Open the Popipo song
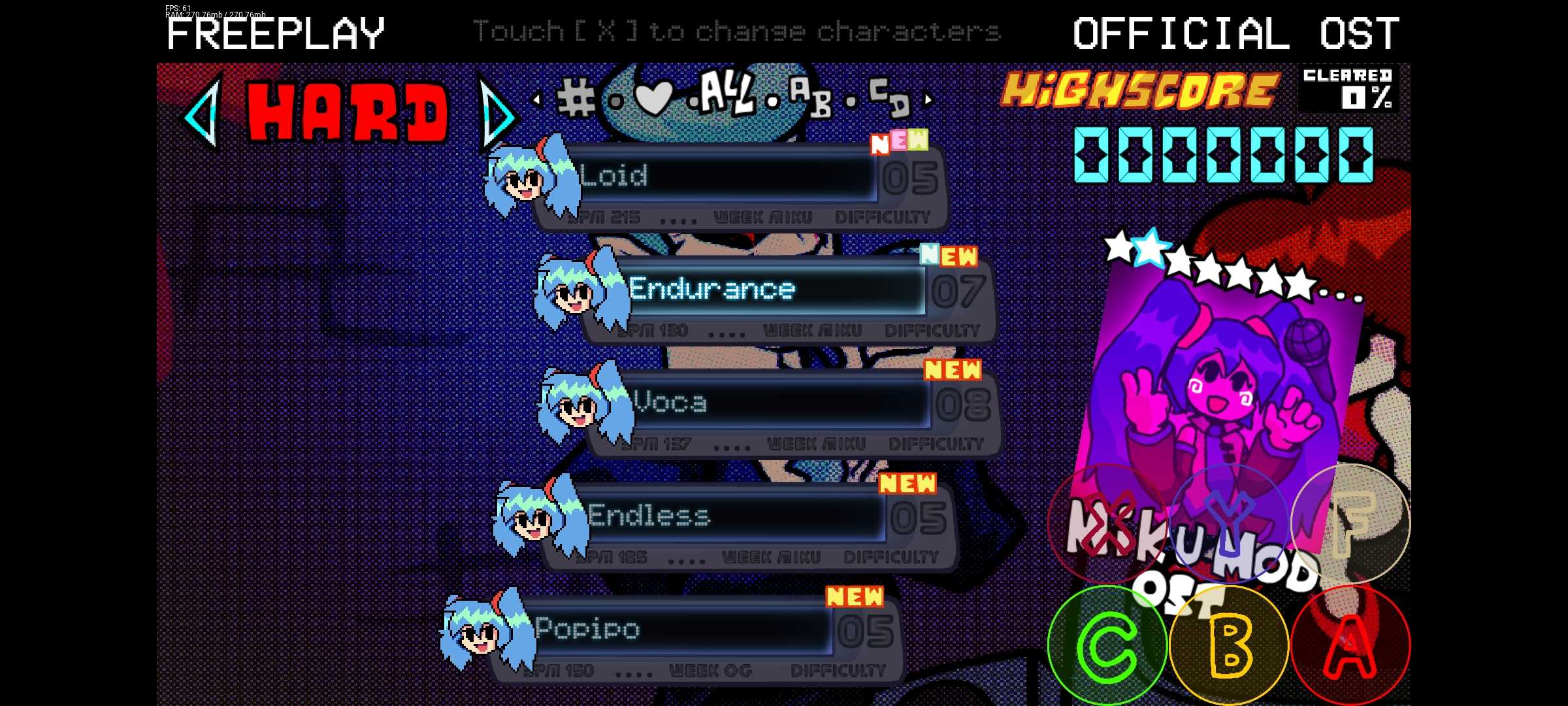 click(x=679, y=629)
